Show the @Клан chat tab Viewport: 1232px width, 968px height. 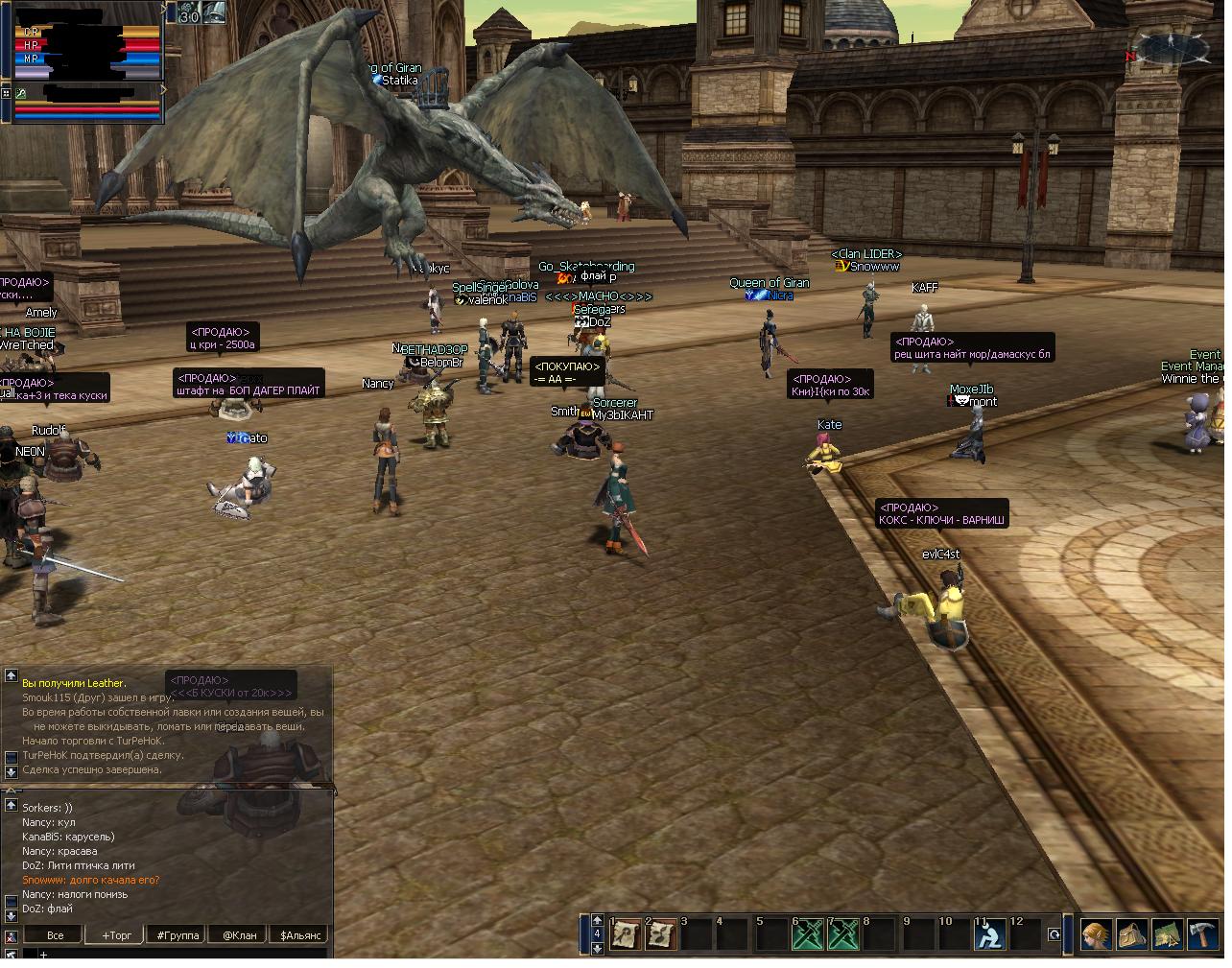240,934
